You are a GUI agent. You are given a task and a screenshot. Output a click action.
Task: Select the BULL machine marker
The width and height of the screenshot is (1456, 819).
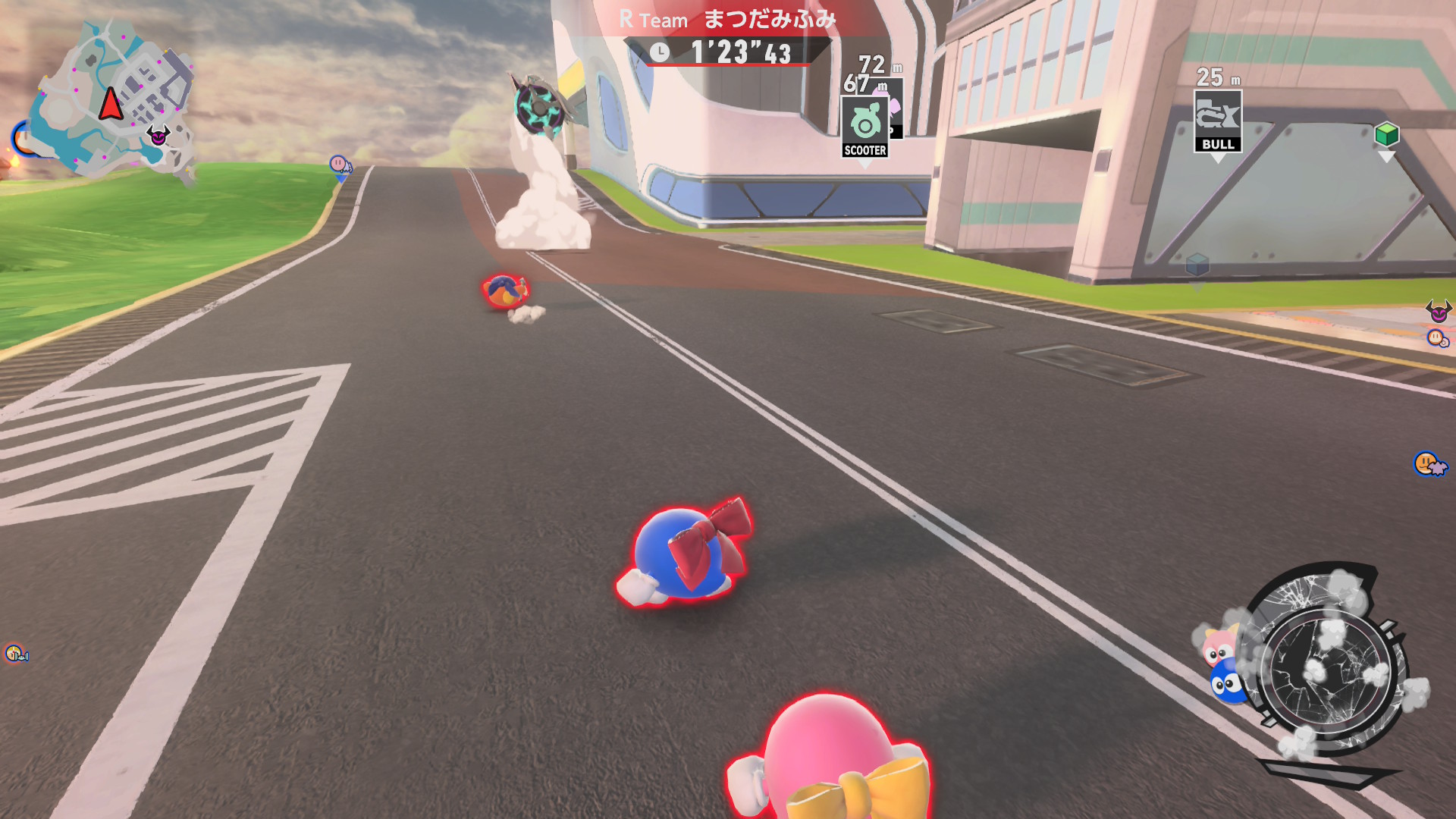coord(1217,121)
